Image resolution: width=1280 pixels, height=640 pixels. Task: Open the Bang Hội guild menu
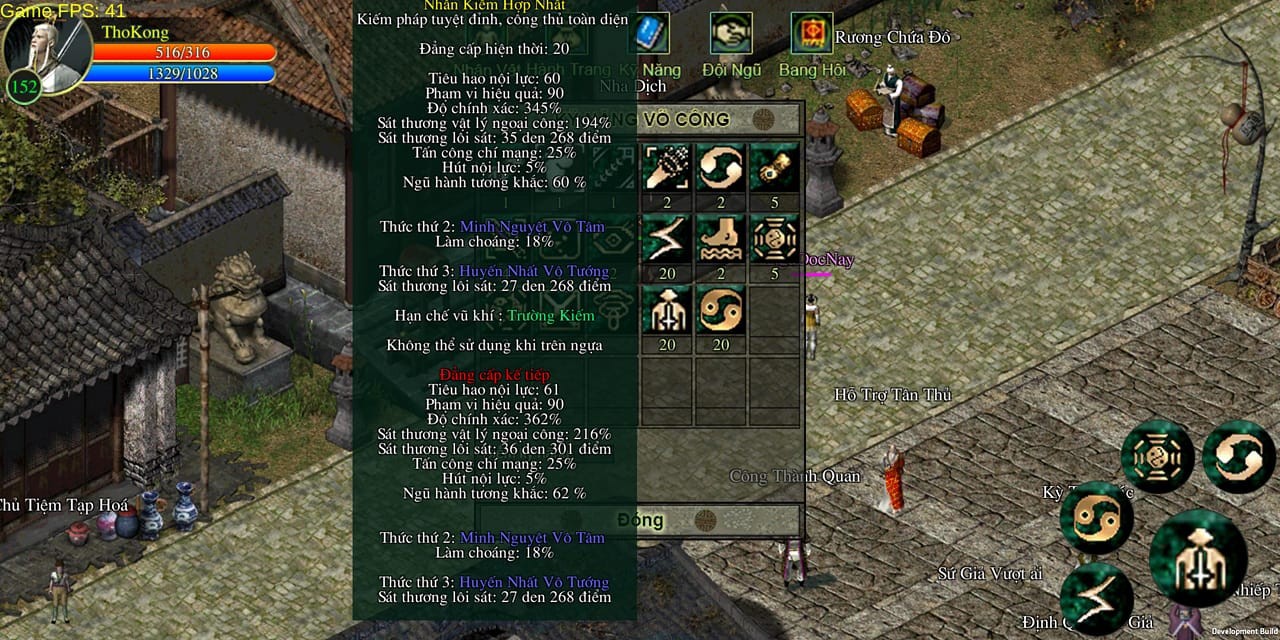coord(811,34)
